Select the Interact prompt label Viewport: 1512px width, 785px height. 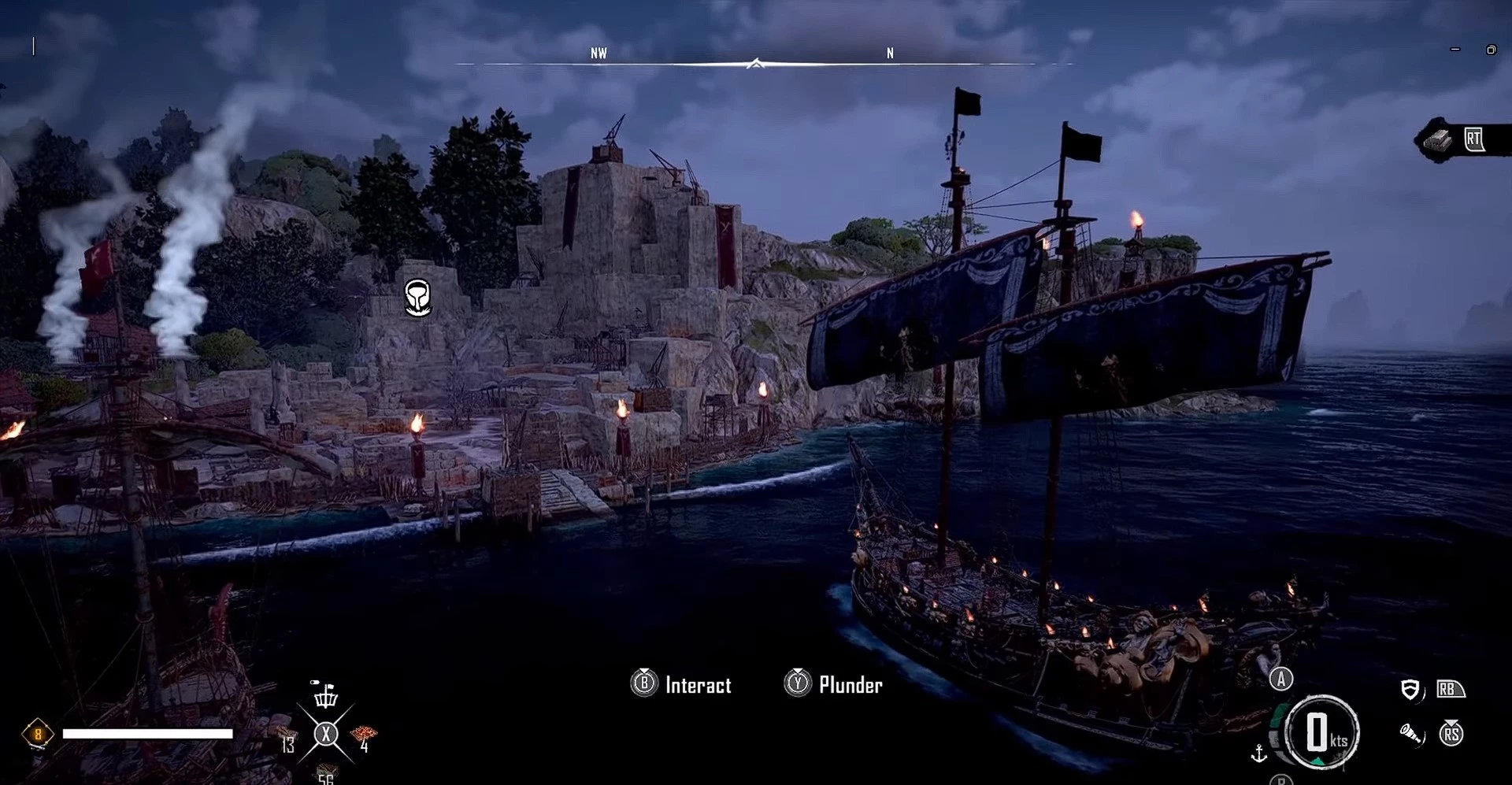(x=698, y=685)
